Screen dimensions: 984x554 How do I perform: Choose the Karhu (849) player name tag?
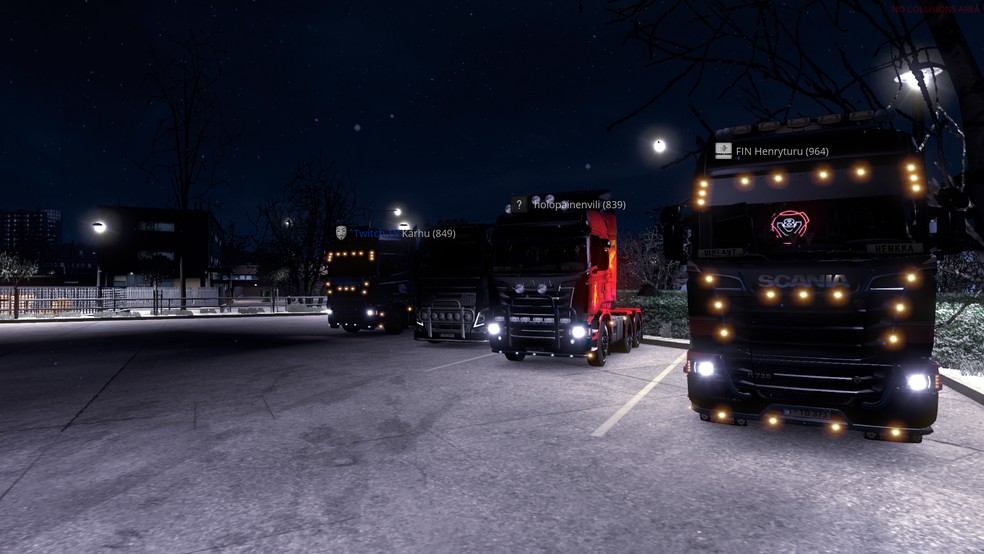coord(427,233)
